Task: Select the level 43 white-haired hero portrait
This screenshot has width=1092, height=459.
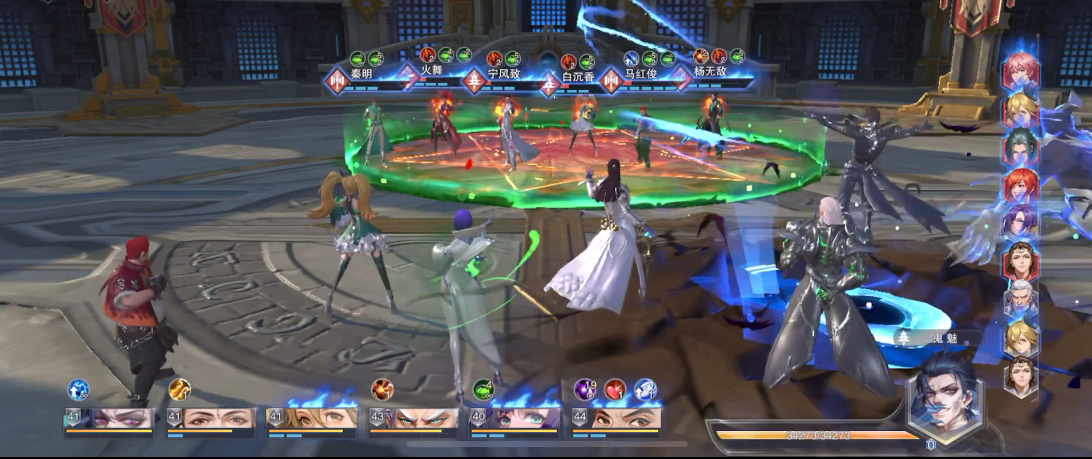Action: (x=414, y=419)
